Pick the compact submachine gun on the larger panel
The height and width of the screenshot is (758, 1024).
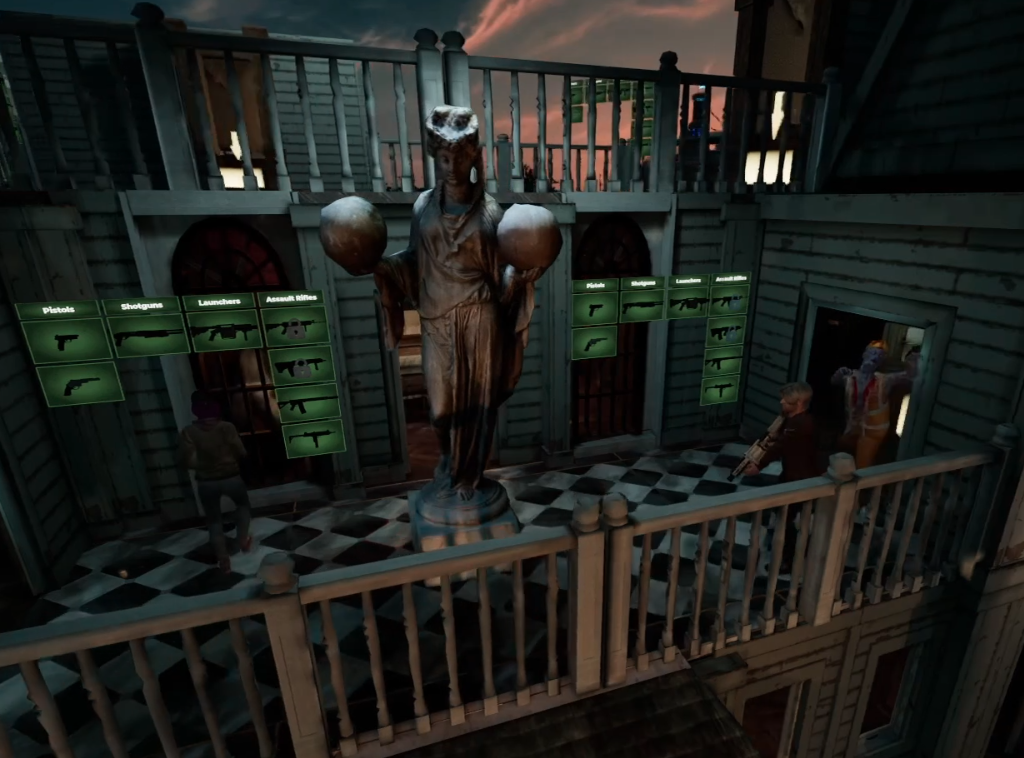tap(313, 438)
